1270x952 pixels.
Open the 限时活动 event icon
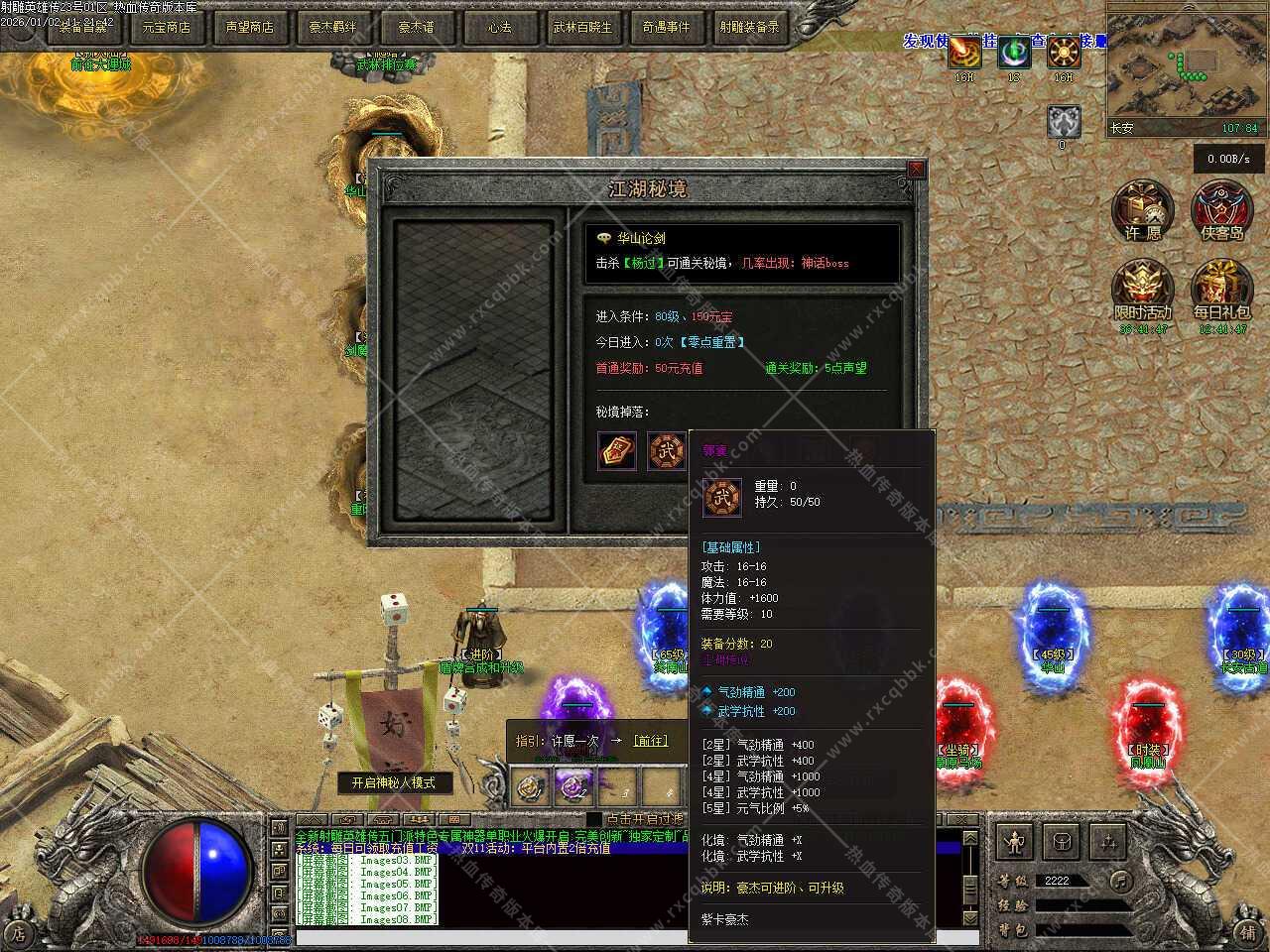(1142, 291)
